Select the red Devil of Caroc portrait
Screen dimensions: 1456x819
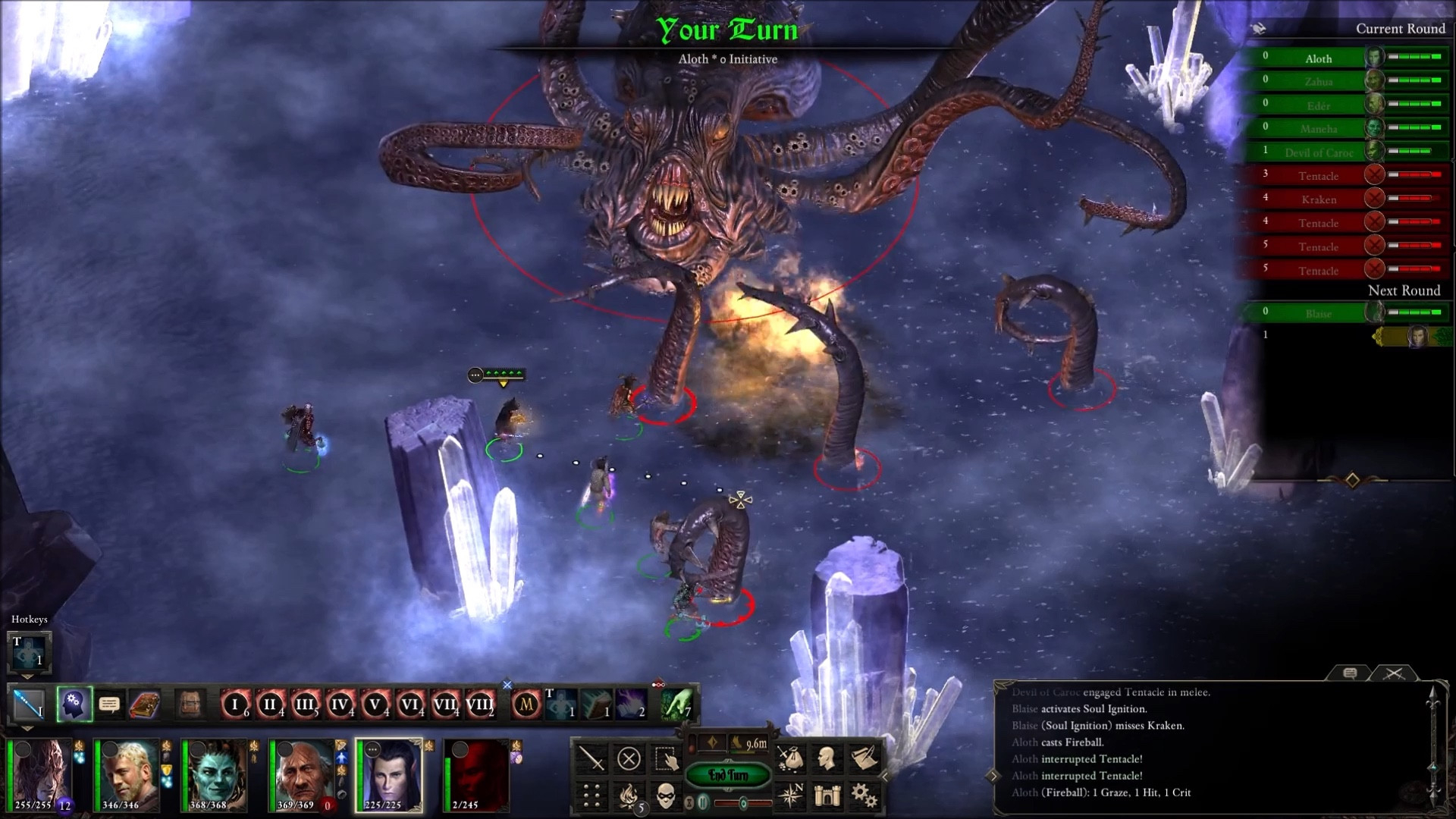click(476, 775)
